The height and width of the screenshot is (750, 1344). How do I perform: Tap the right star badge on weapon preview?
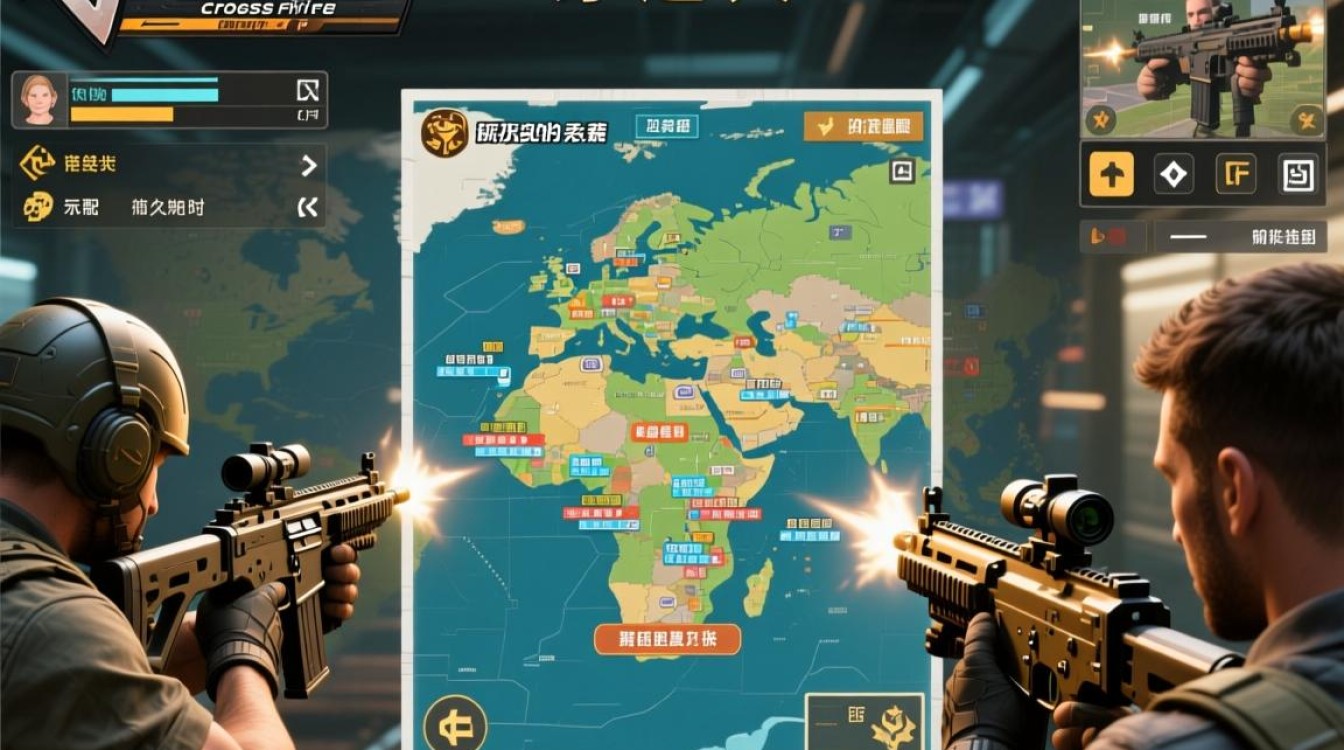coord(1305,121)
